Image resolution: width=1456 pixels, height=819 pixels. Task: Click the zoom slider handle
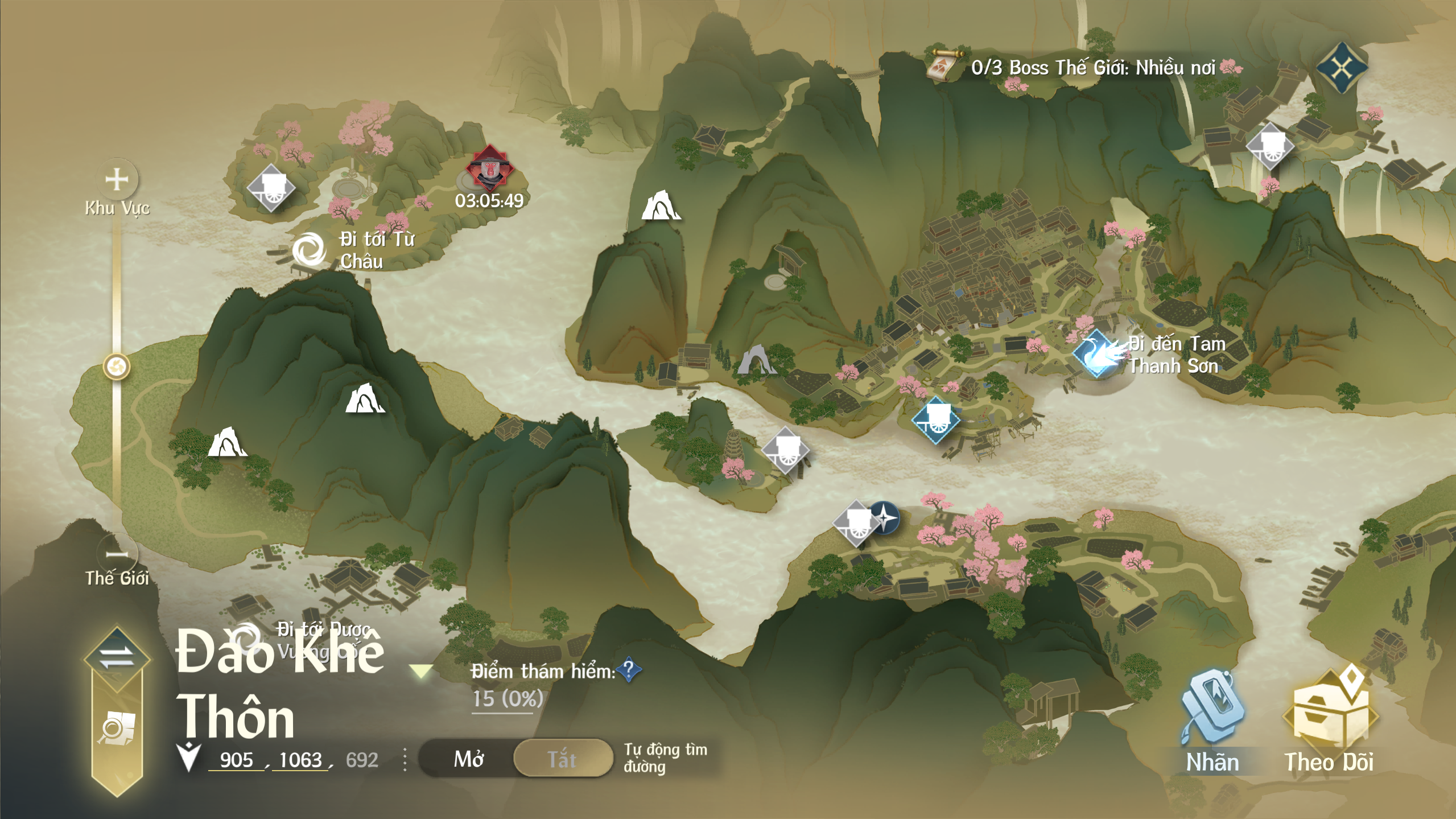(x=117, y=367)
